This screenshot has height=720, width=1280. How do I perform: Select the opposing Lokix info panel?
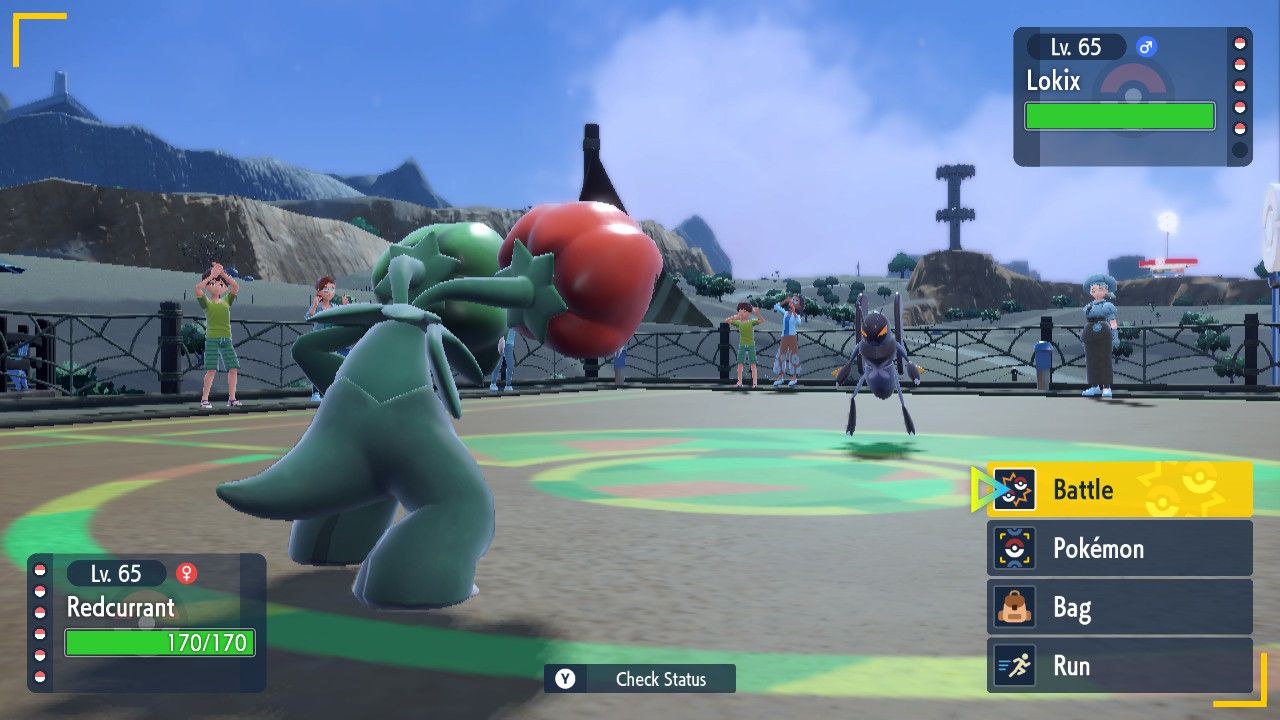click(x=1130, y=96)
